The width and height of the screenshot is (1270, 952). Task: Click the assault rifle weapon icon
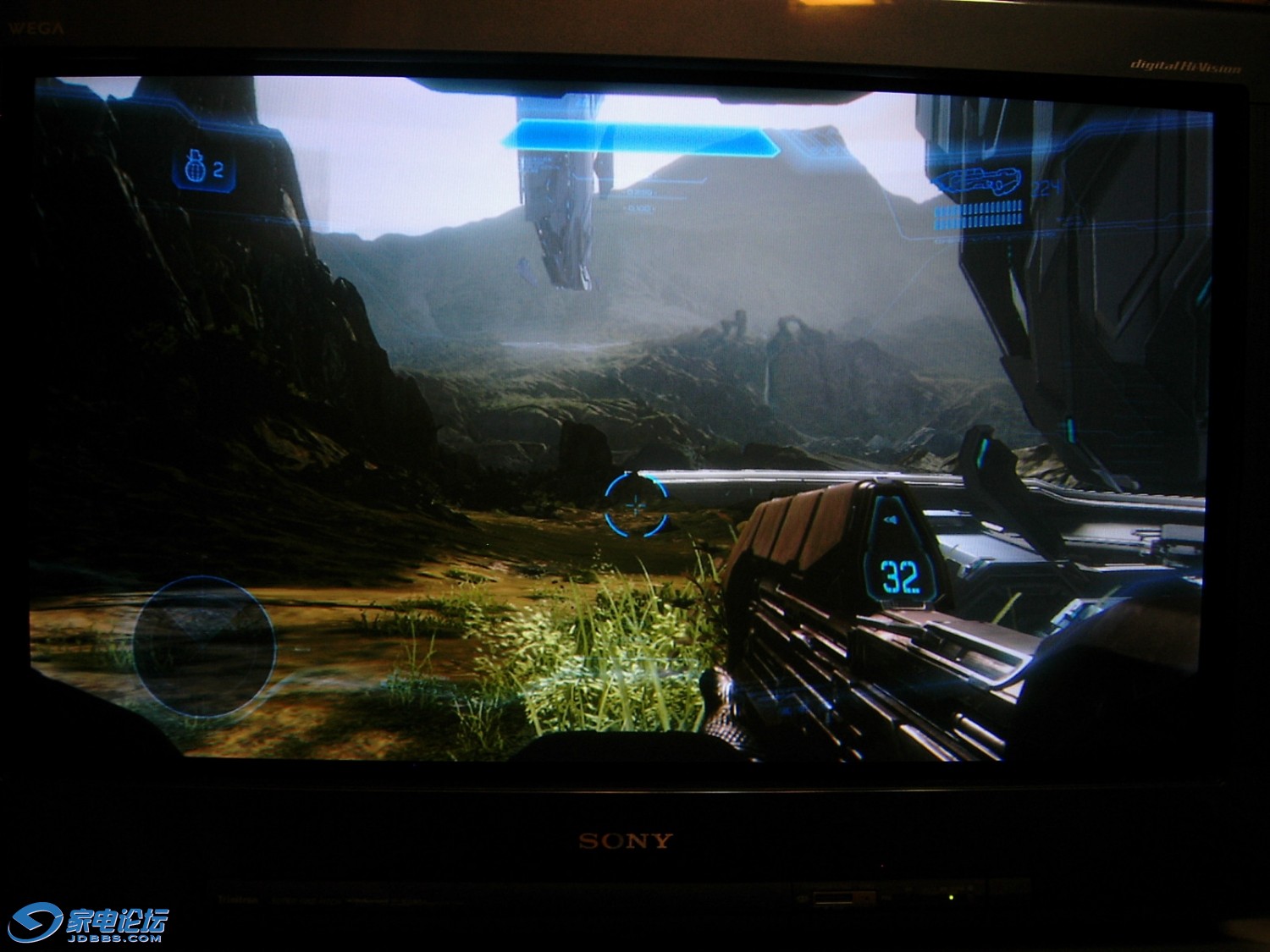[976, 182]
